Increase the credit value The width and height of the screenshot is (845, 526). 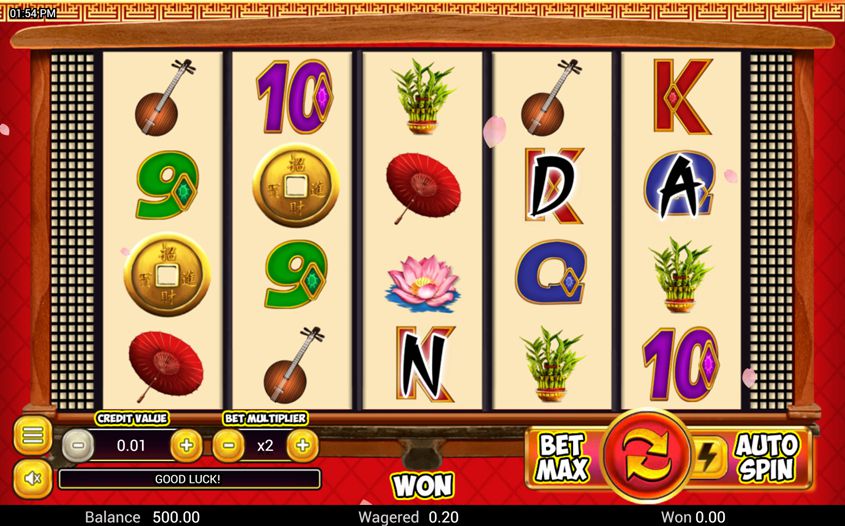[x=186, y=445]
